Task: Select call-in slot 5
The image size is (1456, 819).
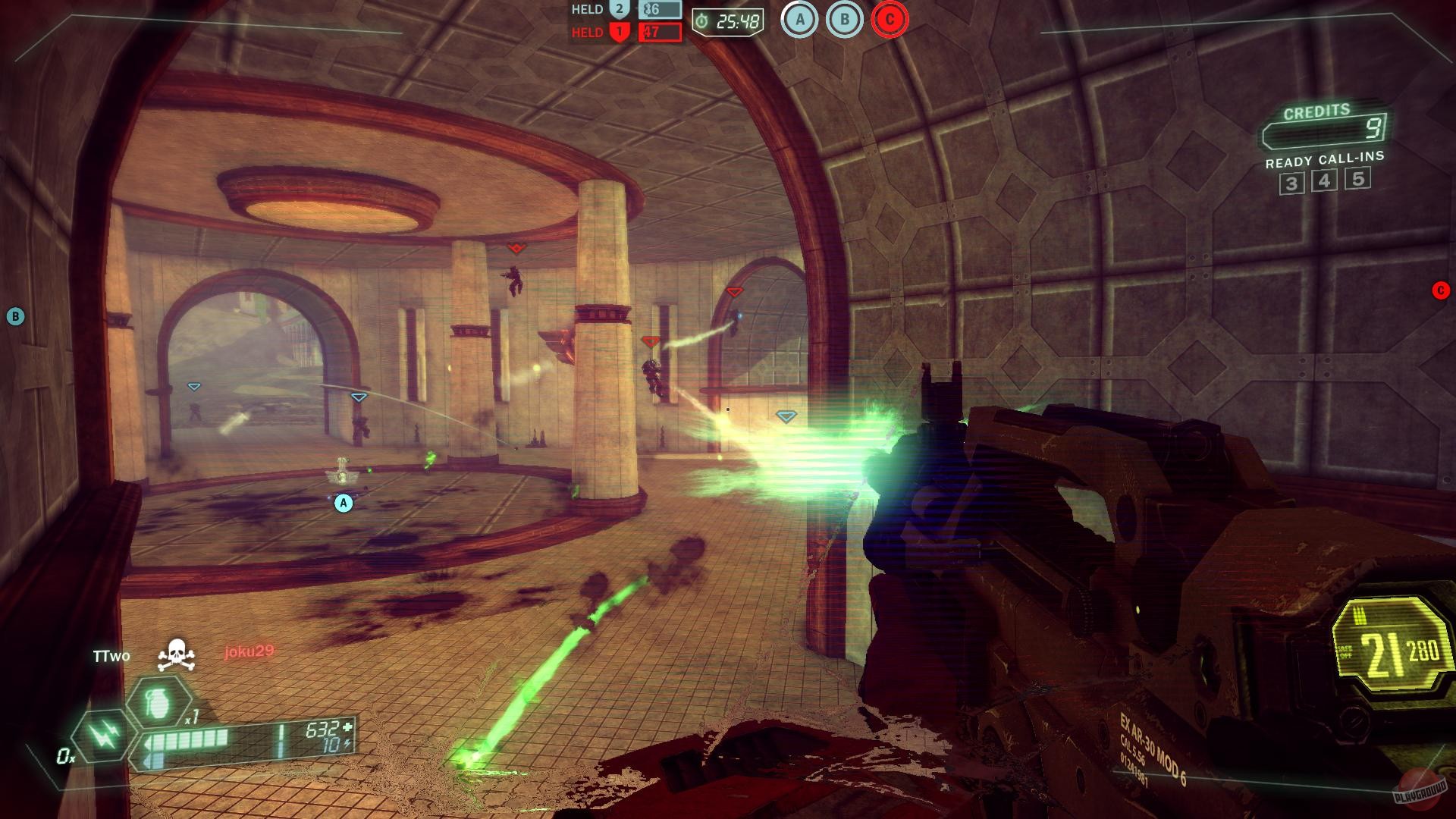Action: click(x=1358, y=180)
